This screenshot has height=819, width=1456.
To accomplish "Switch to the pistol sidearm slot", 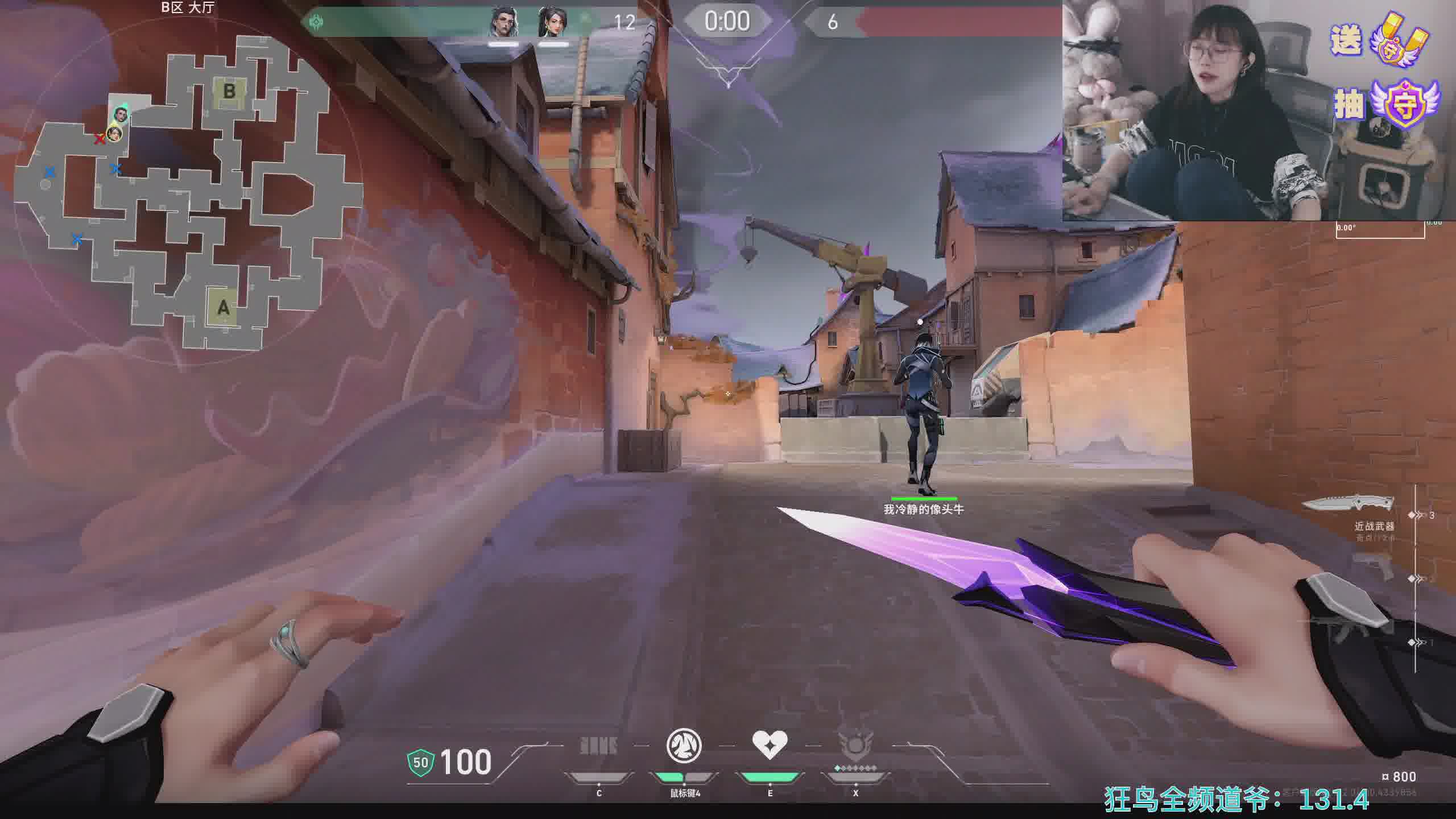I will pyautogui.click(x=1372, y=566).
